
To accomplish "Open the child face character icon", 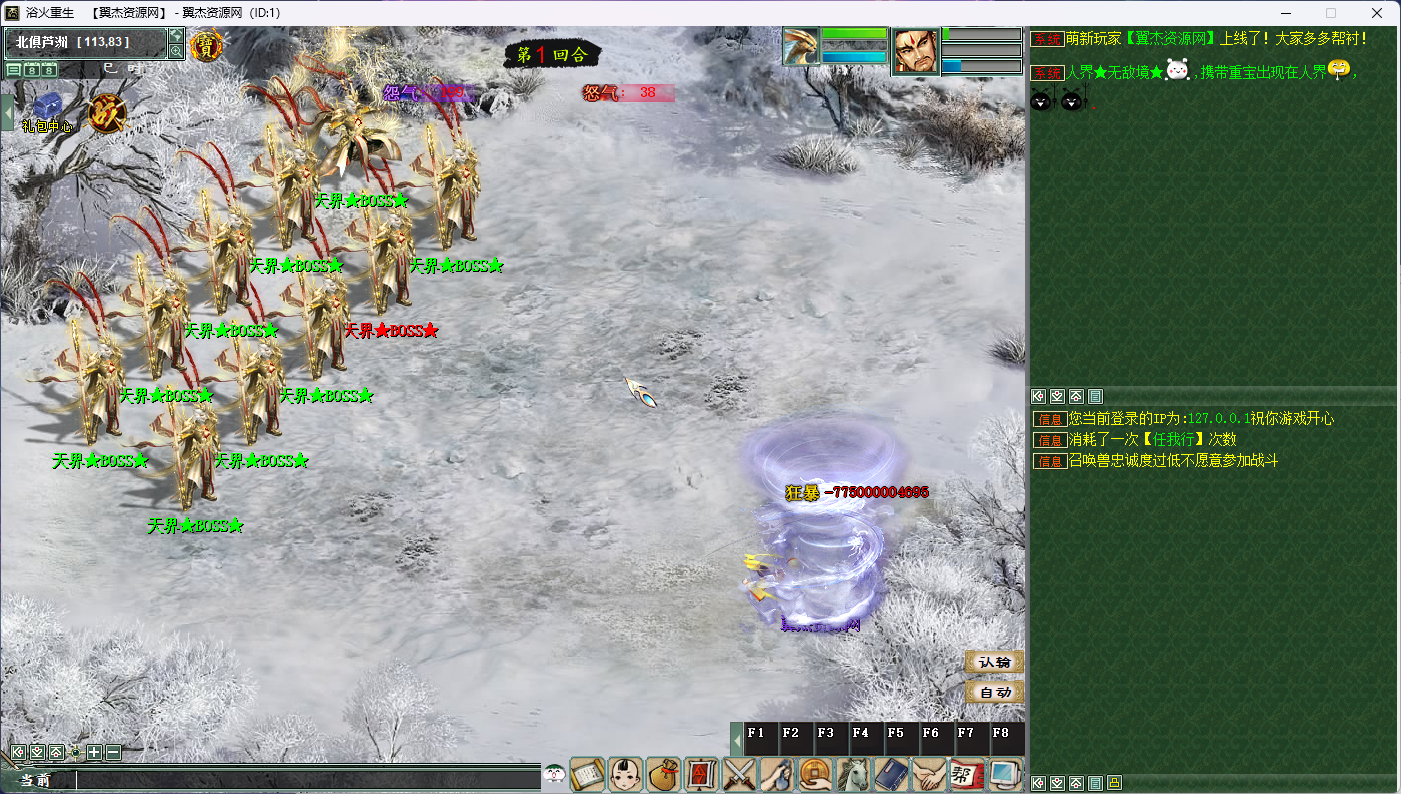I will coord(626,775).
